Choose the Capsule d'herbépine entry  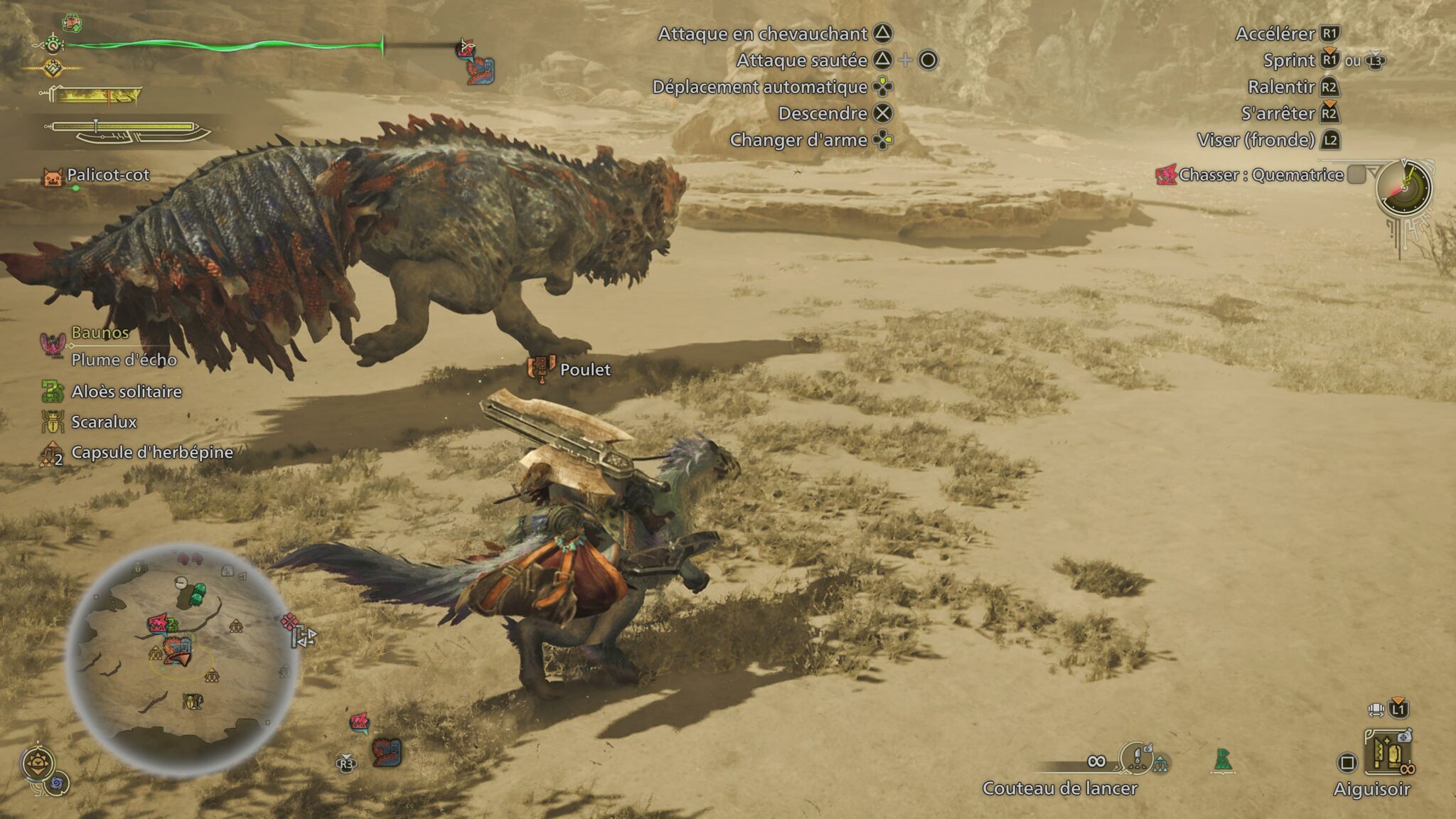(151, 453)
